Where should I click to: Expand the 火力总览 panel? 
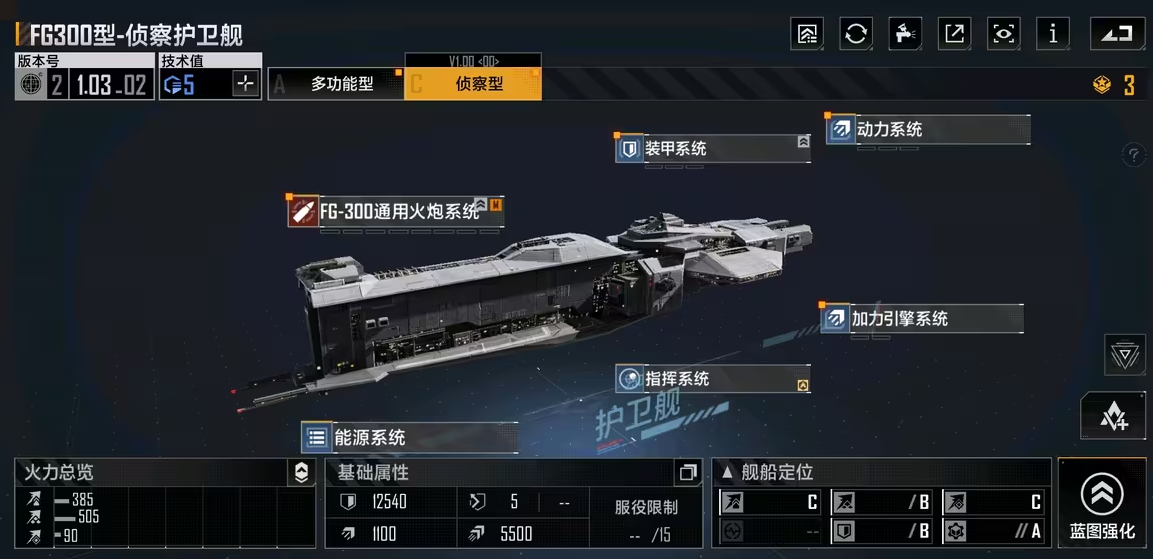click(x=301, y=473)
